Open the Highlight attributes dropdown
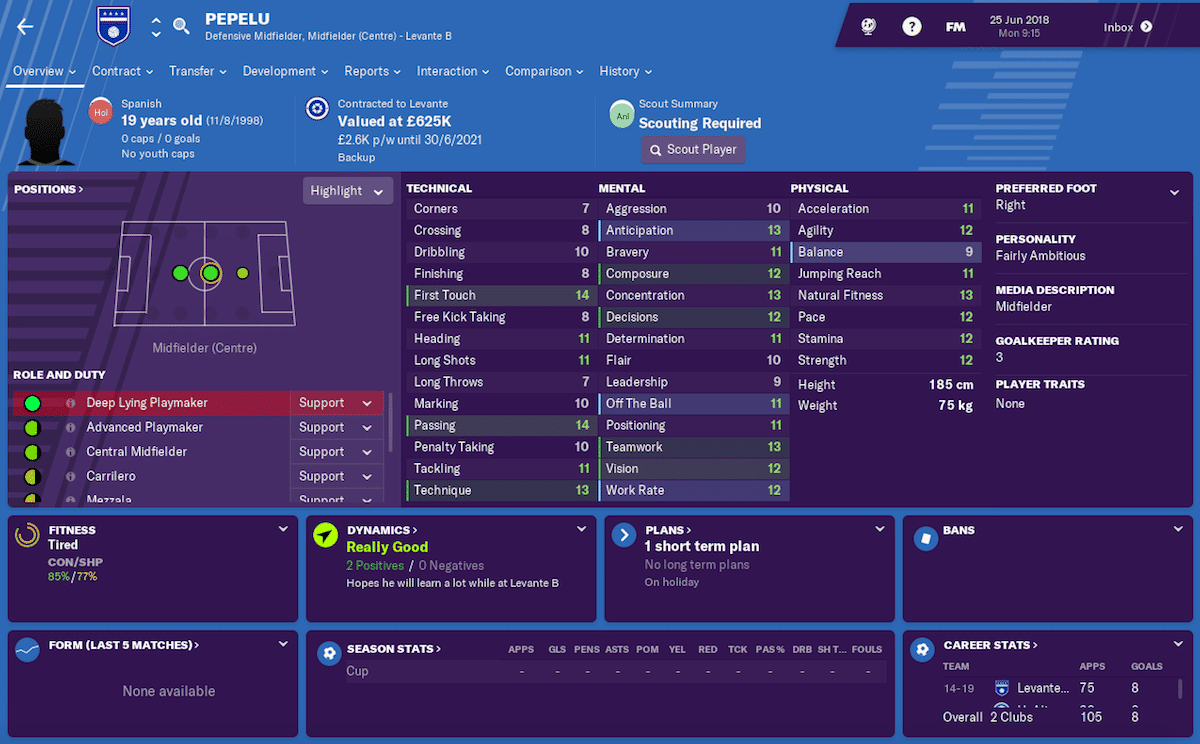Viewport: 1200px width, 744px height. 347,191
